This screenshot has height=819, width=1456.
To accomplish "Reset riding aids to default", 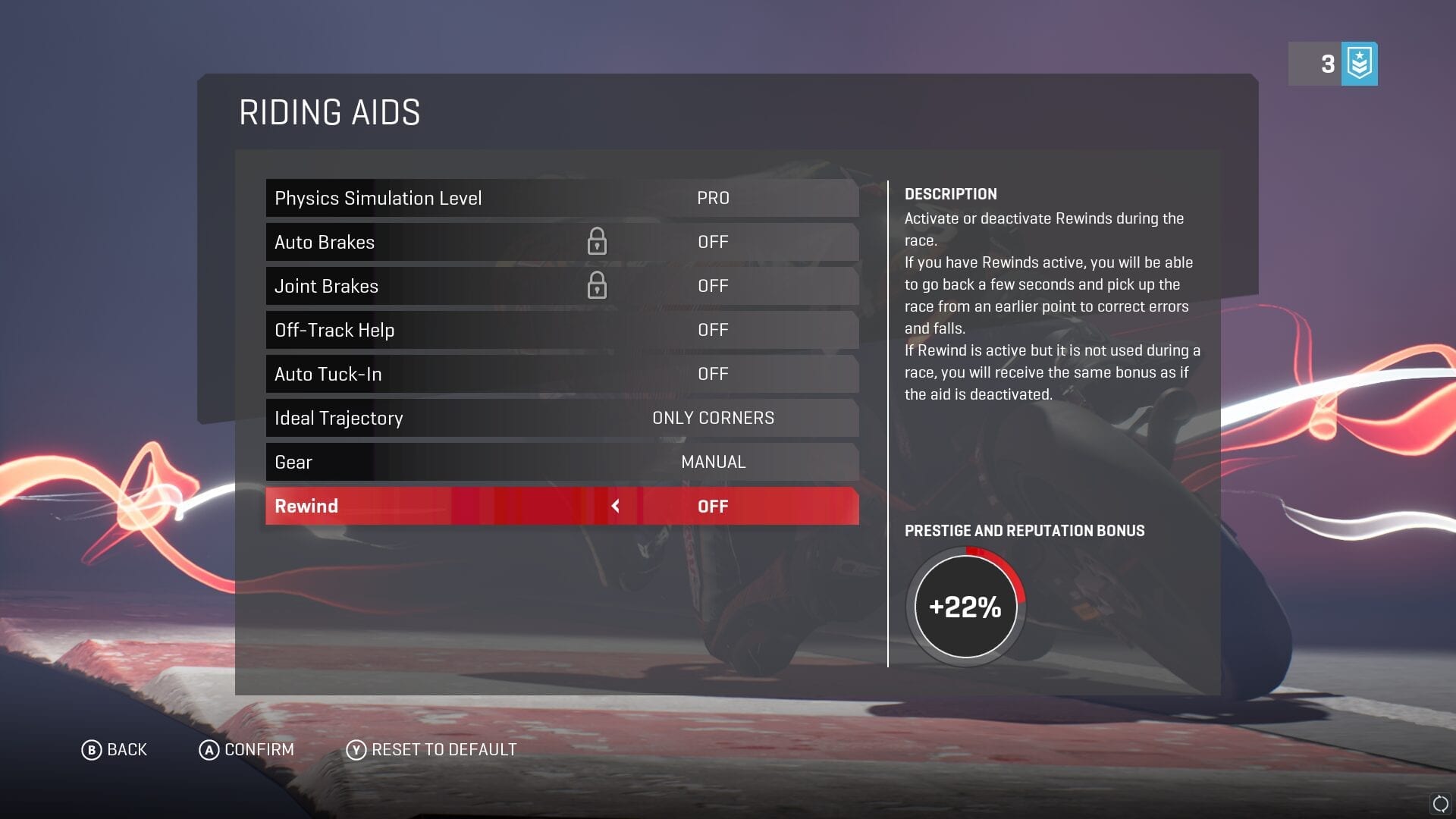I will [x=431, y=750].
